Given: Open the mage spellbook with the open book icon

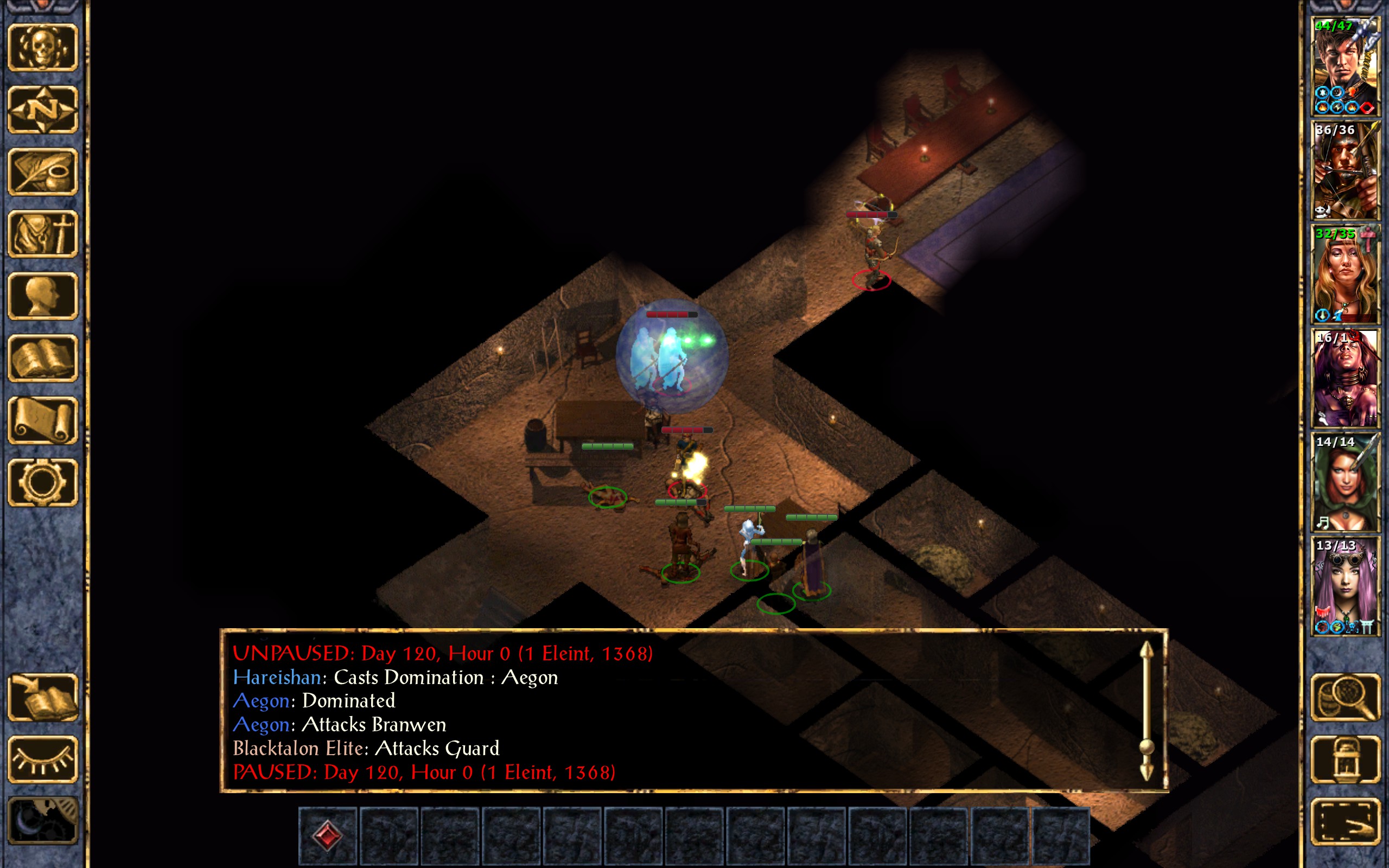Looking at the screenshot, I should (42, 358).
